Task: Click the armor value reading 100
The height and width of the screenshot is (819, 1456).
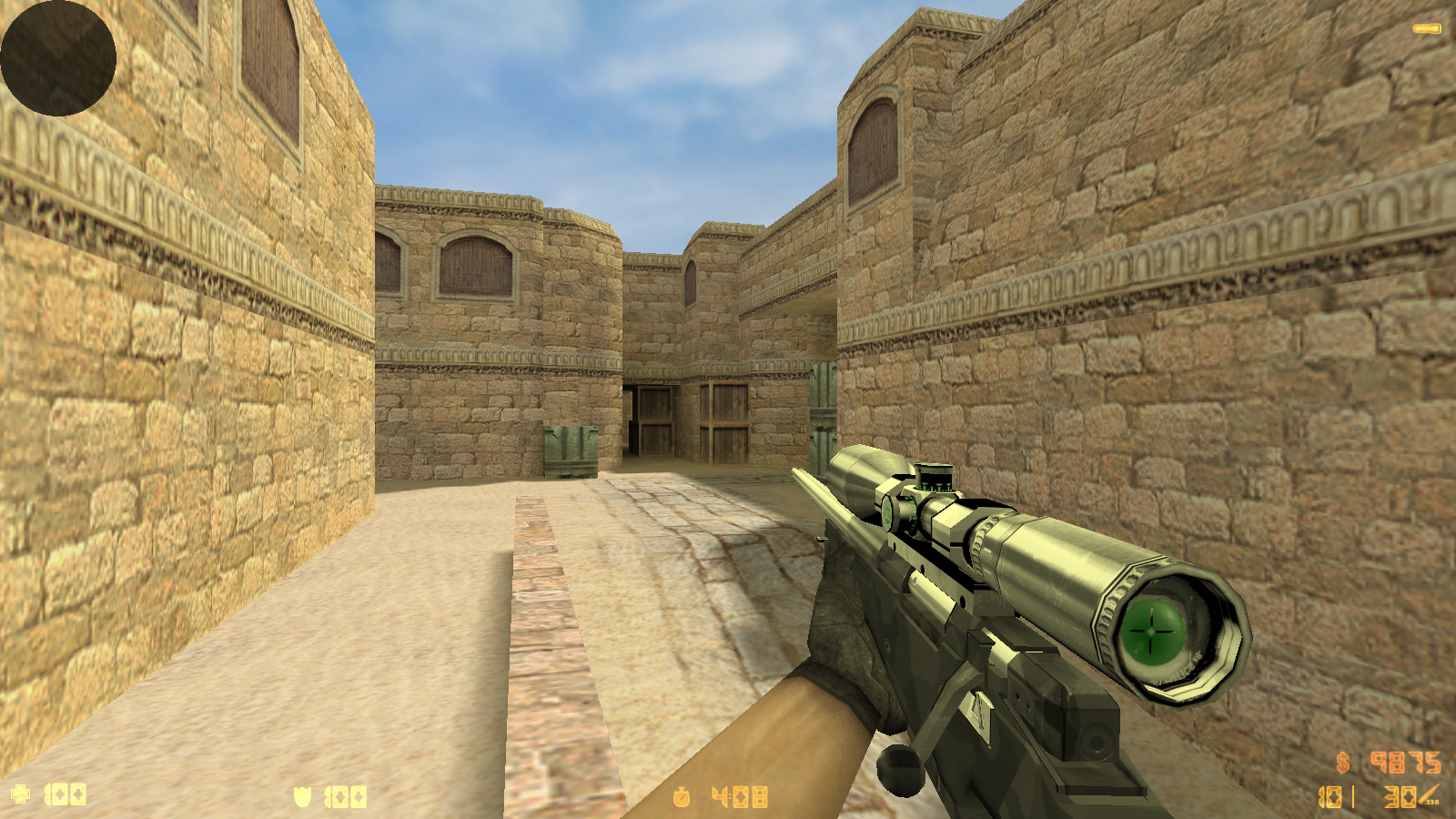Action: tap(344, 794)
